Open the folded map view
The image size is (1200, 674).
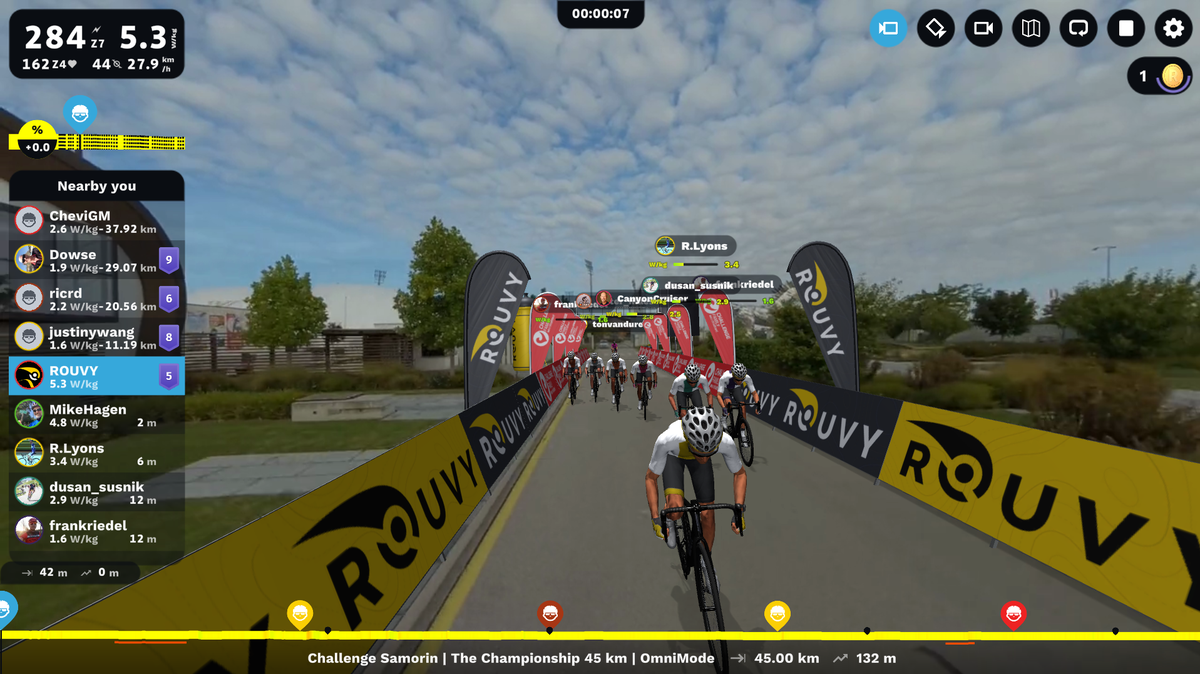click(1031, 28)
